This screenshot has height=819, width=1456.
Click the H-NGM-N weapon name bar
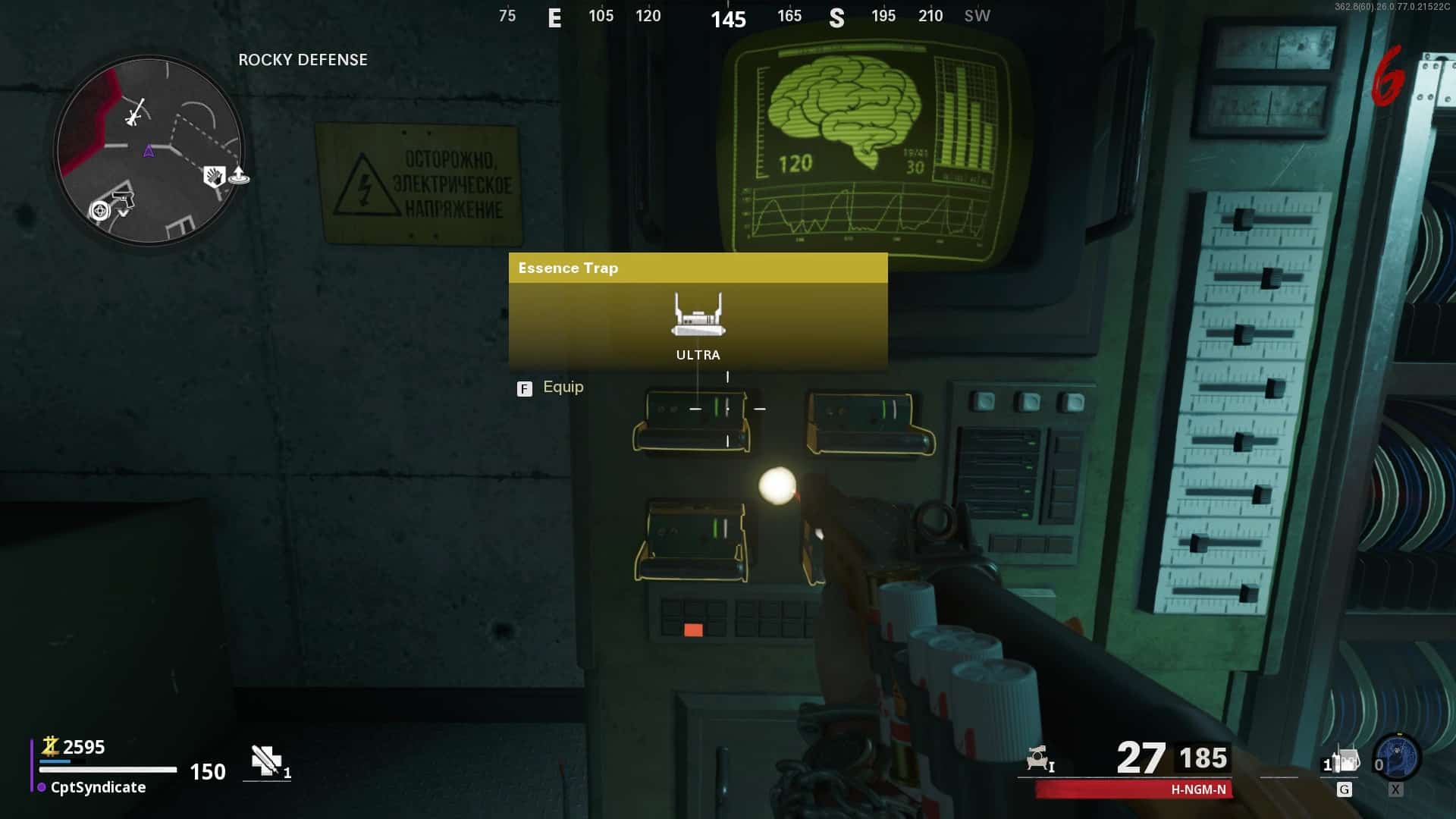tap(1134, 789)
